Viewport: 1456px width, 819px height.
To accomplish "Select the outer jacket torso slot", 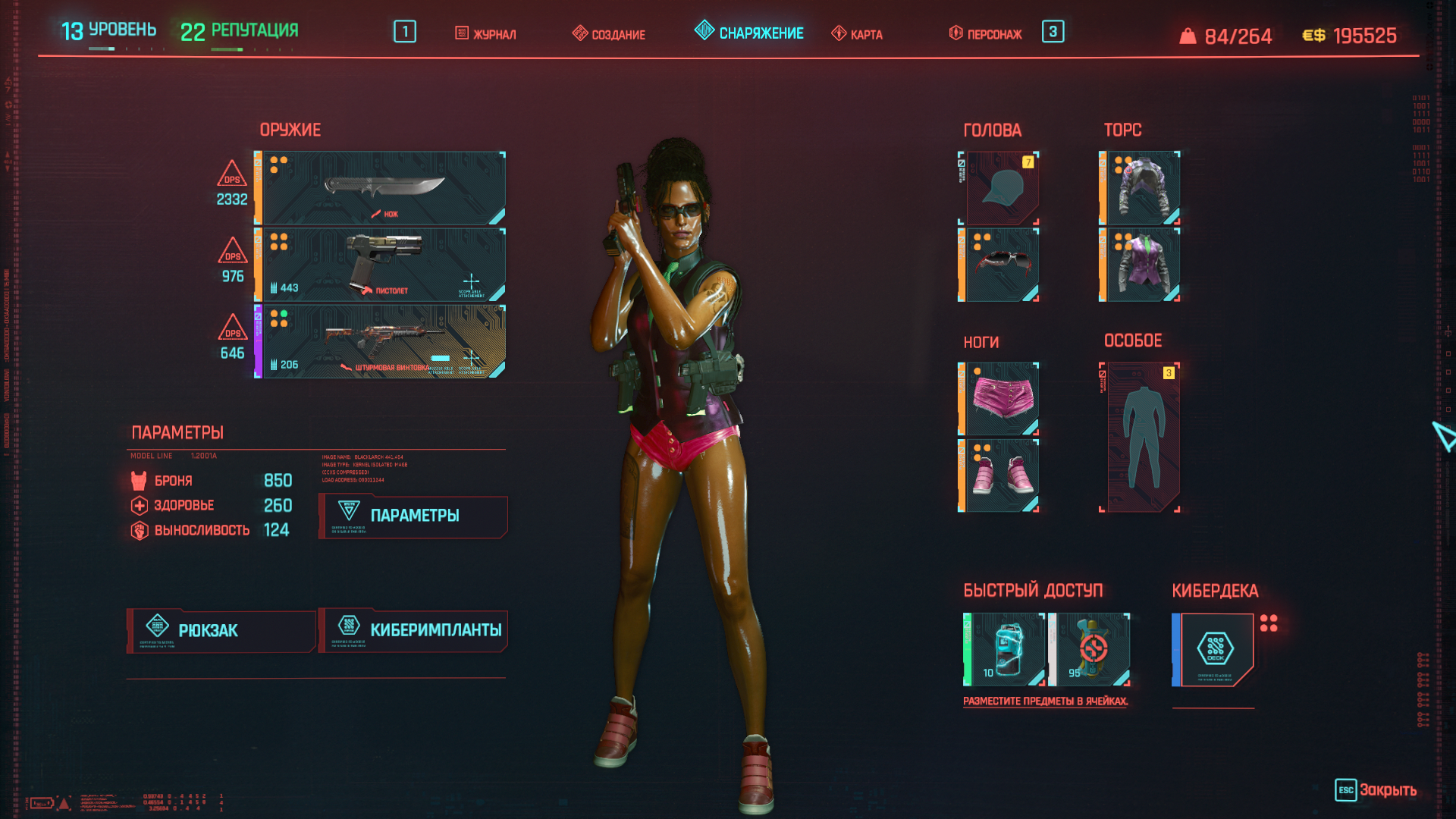I will [1141, 188].
